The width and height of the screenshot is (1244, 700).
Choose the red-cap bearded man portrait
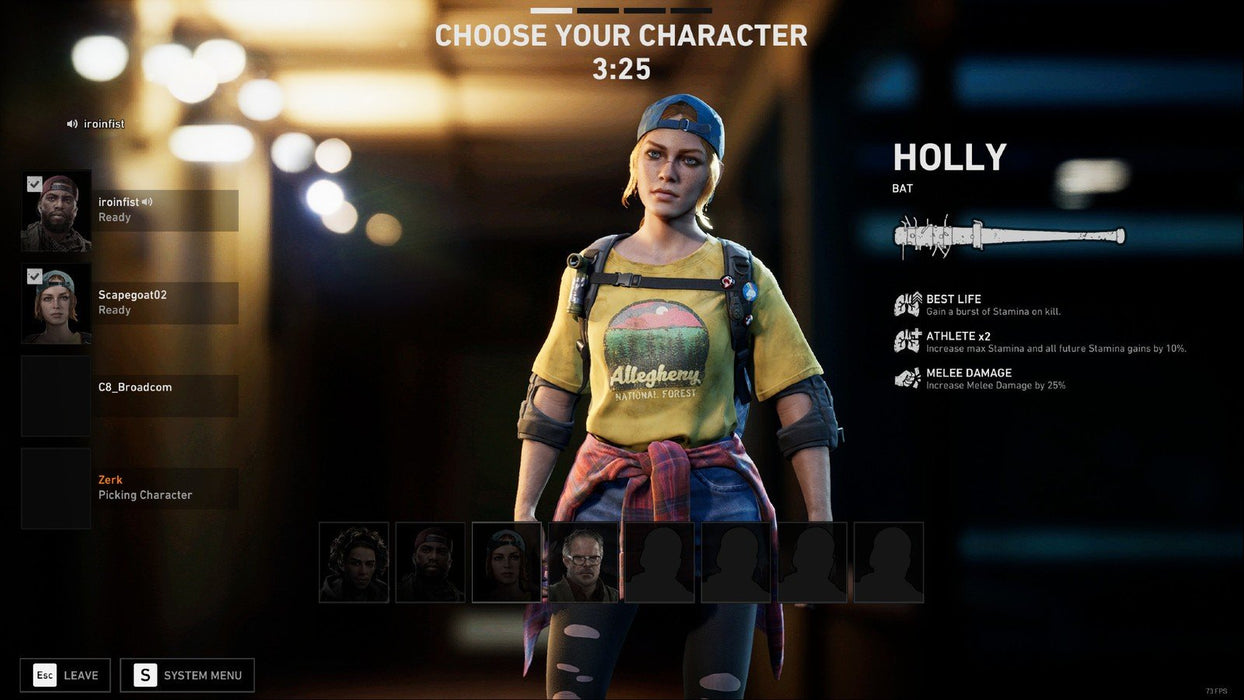click(430, 562)
